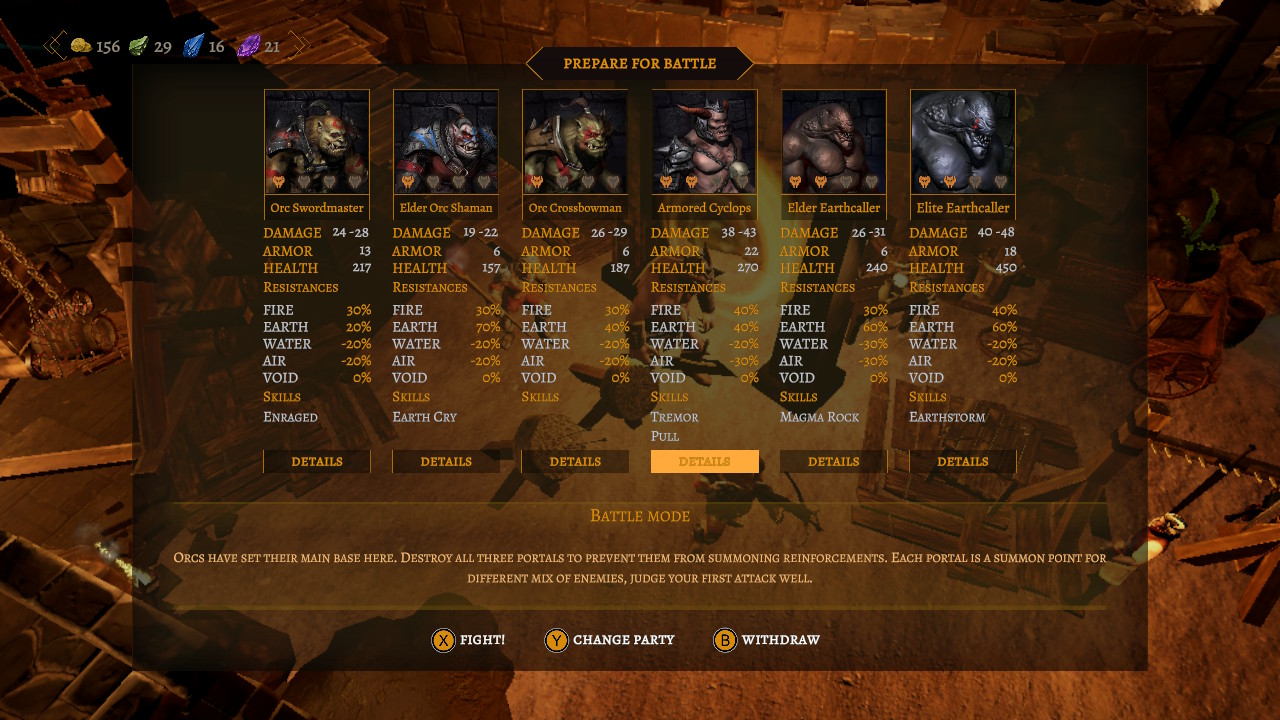The height and width of the screenshot is (720, 1280).
Task: Click the Y gamepad prompt beside CHANGE PARTY
Action: pyautogui.click(x=557, y=640)
